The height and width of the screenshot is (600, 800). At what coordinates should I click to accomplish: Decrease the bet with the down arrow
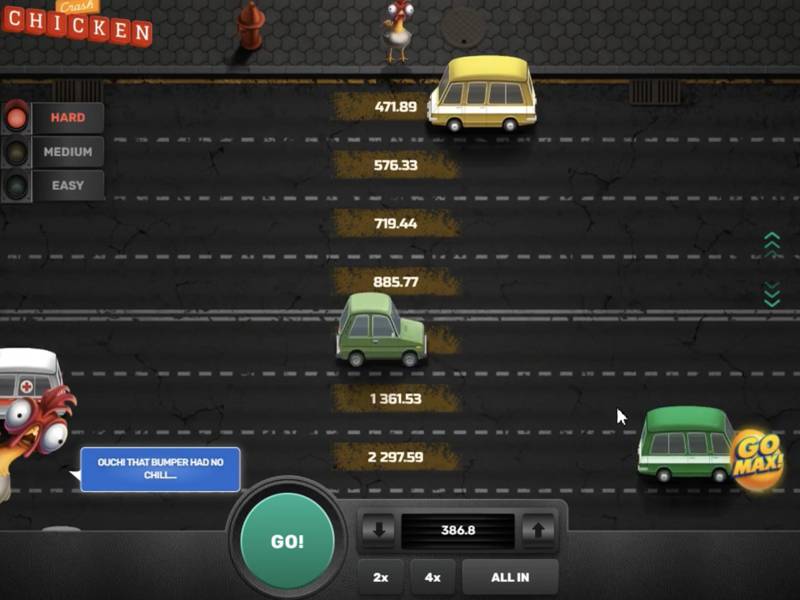pos(378,530)
